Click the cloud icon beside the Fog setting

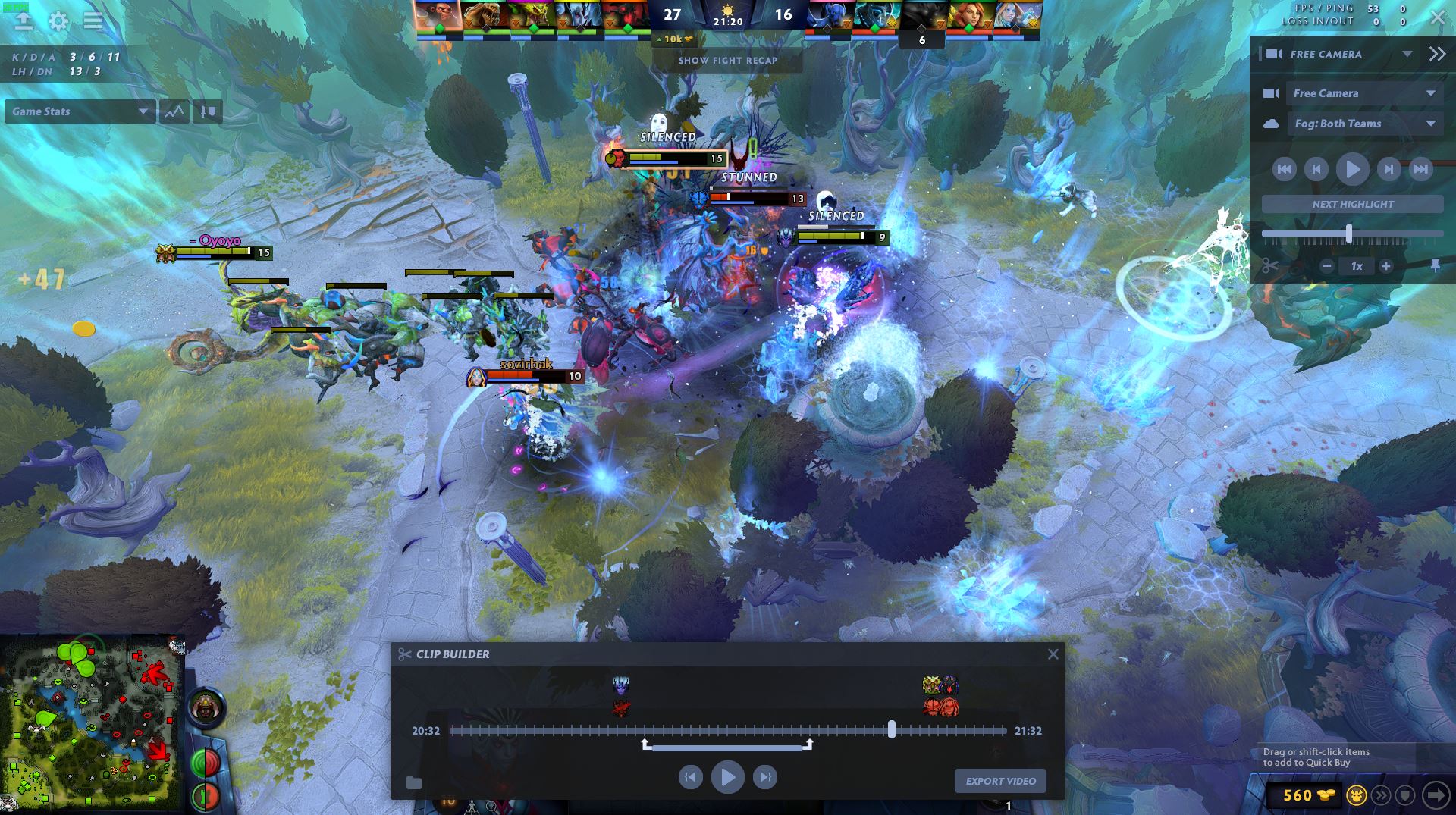point(1272,123)
